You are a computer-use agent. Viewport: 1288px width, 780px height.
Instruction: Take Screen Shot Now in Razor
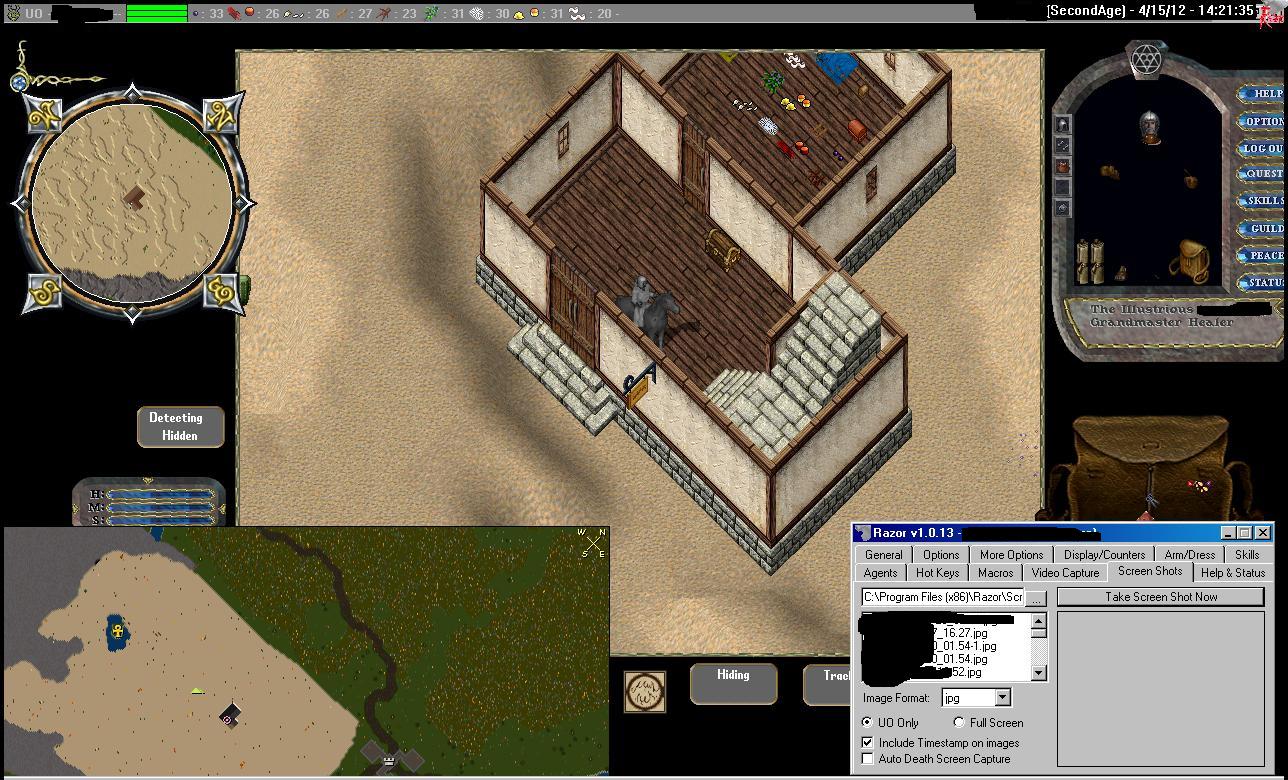(x=1160, y=597)
